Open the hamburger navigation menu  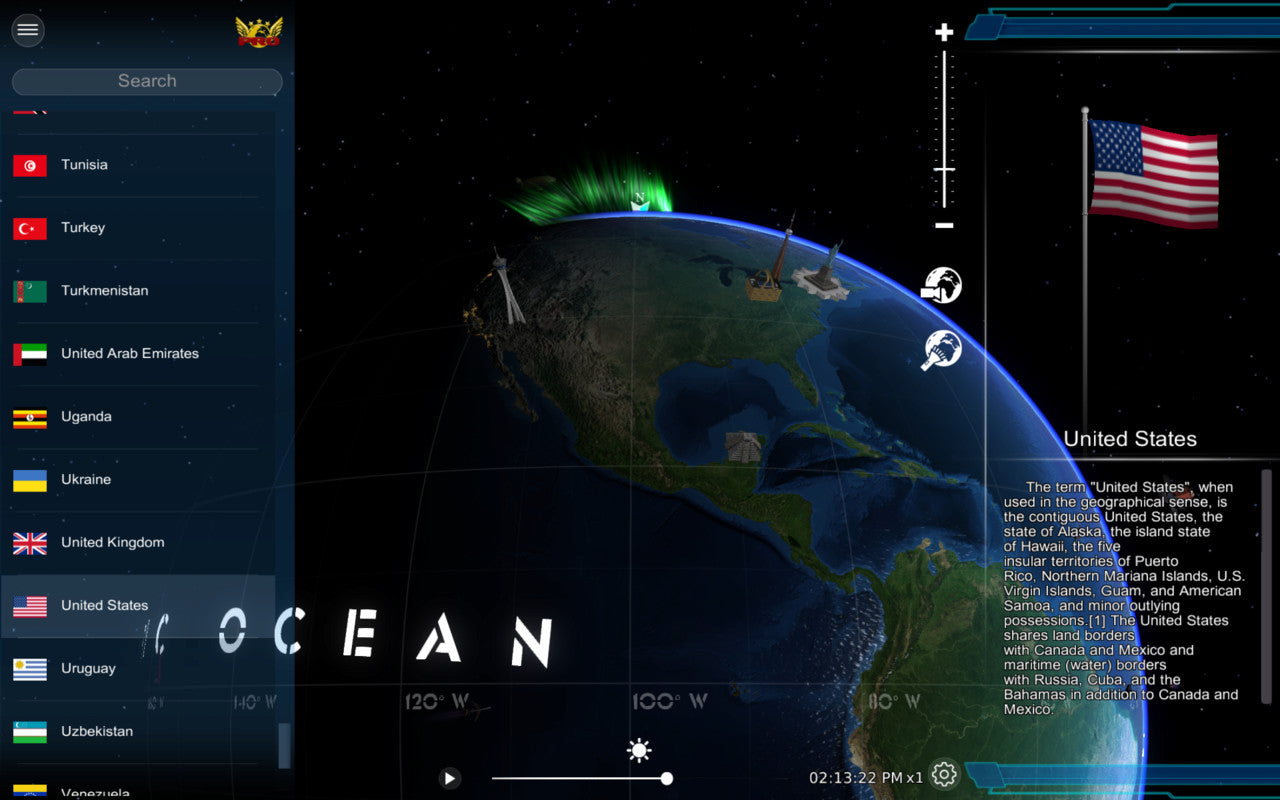pyautogui.click(x=27, y=30)
